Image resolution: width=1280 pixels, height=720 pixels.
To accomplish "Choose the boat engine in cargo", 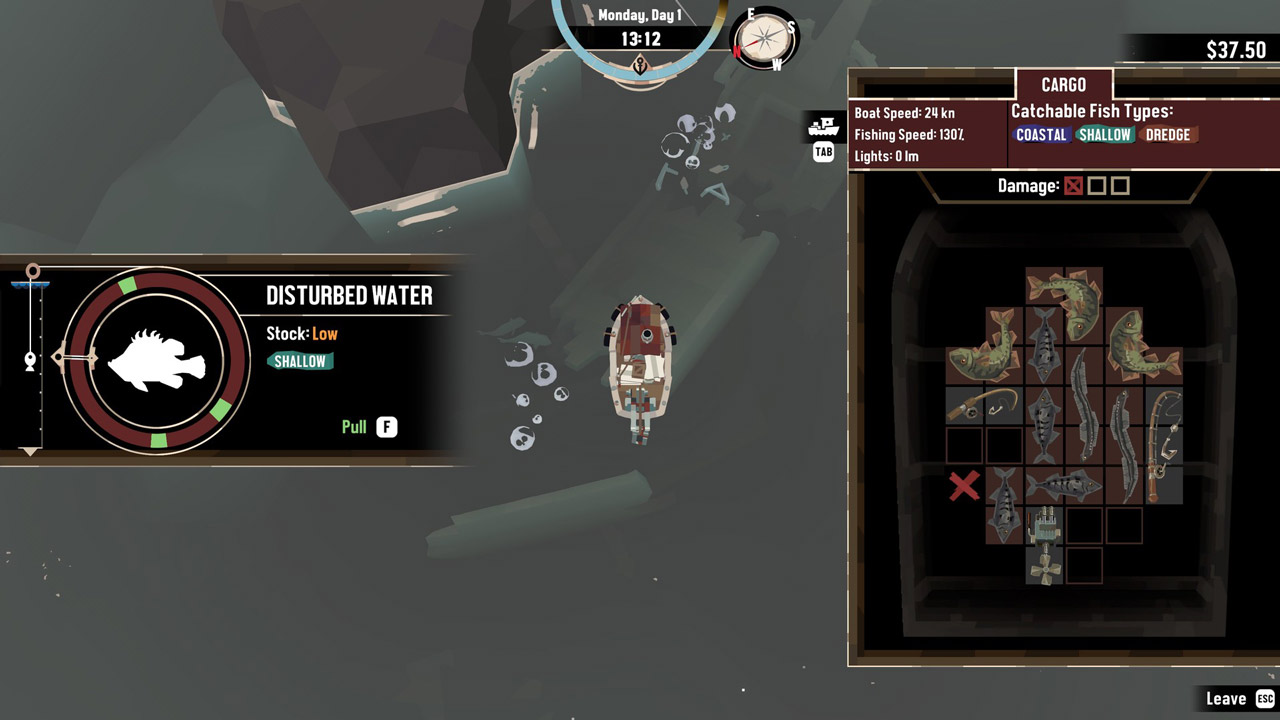I will click(1043, 545).
